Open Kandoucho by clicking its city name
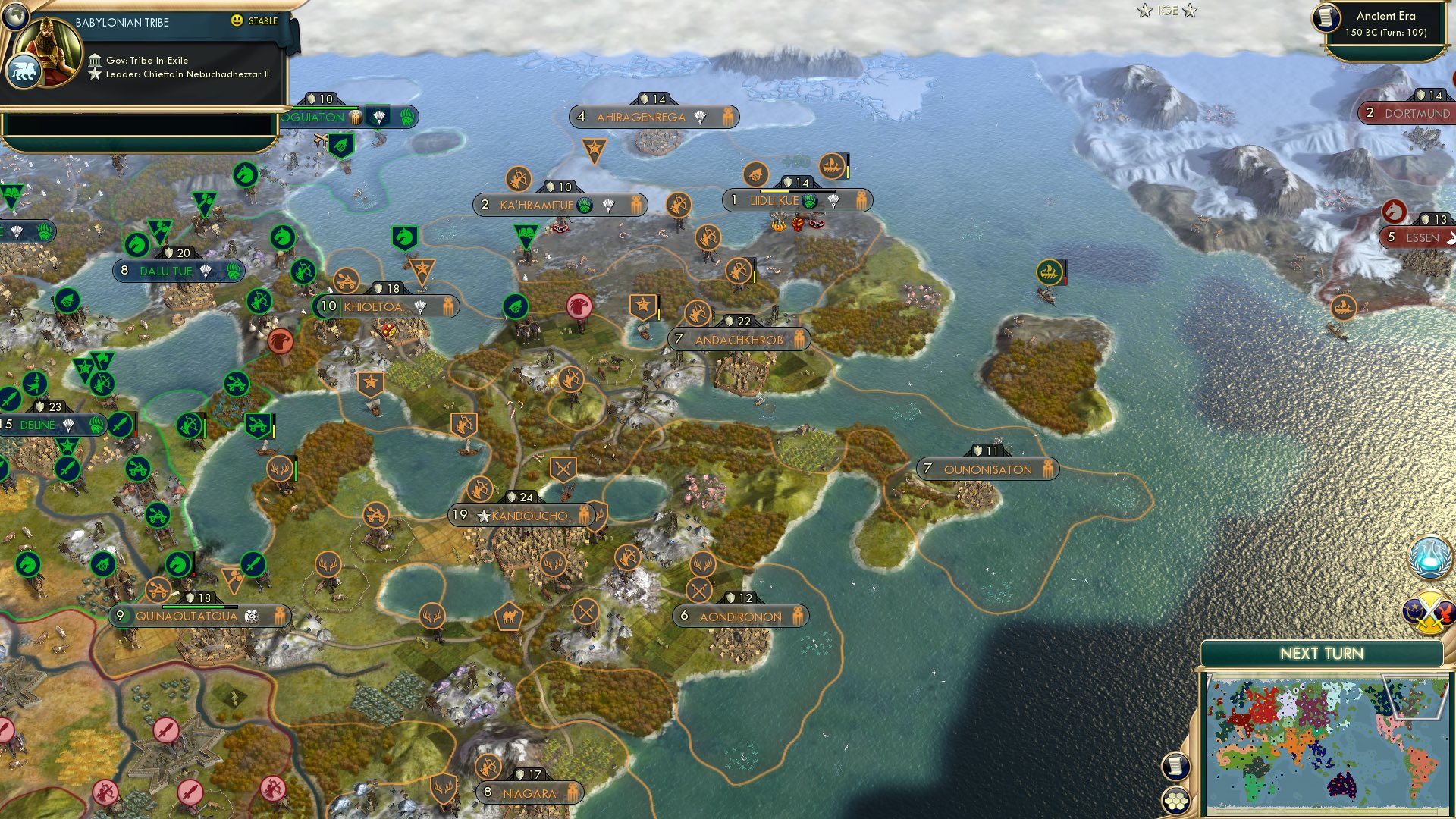 click(531, 515)
